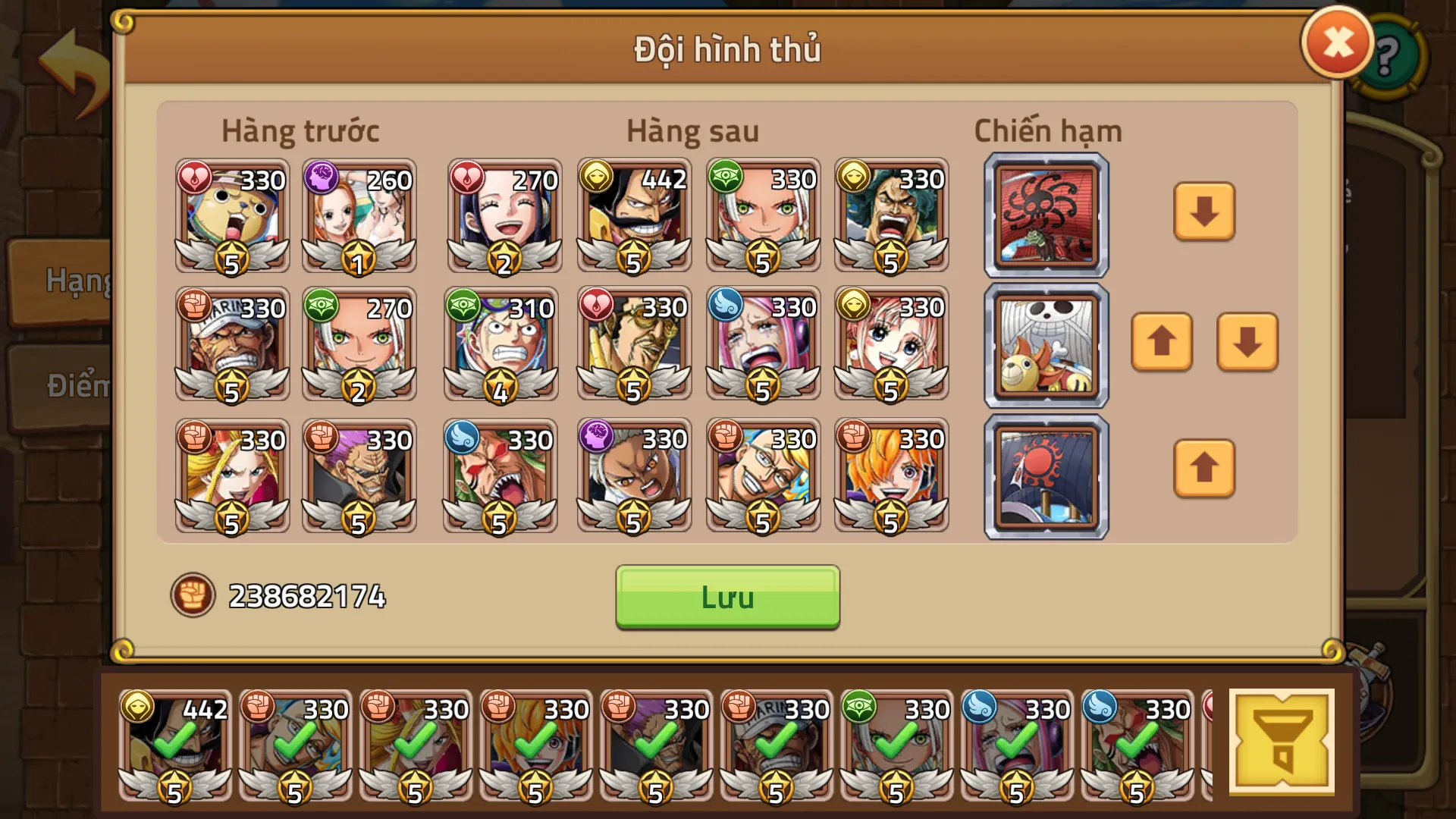Select Chopper's portrait in Hàng trước

(231, 218)
